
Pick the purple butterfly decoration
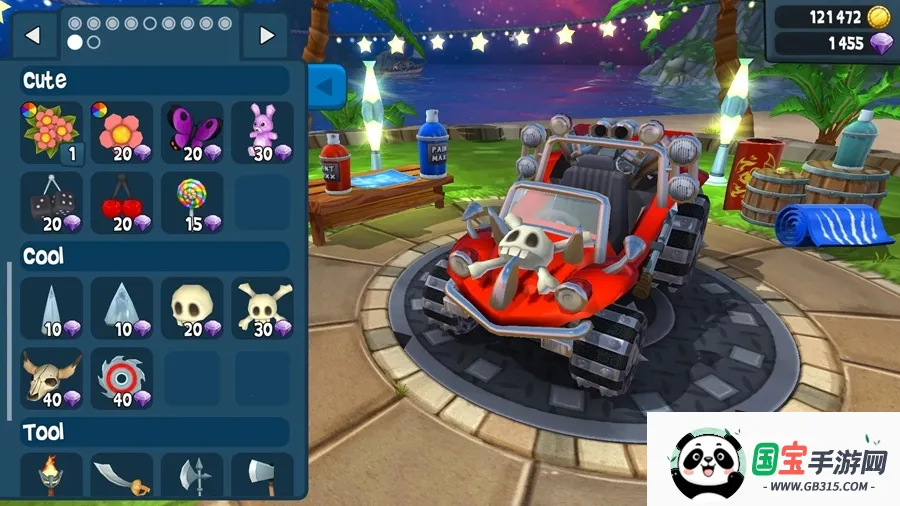click(192, 132)
